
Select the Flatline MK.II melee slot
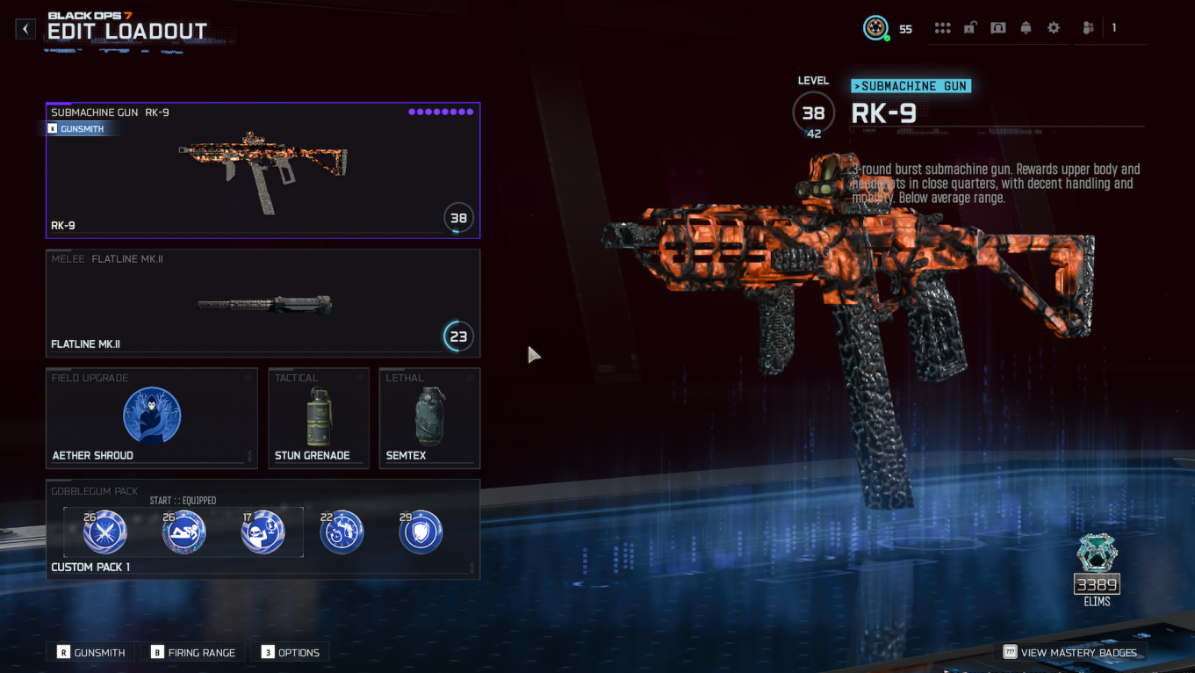click(262, 303)
